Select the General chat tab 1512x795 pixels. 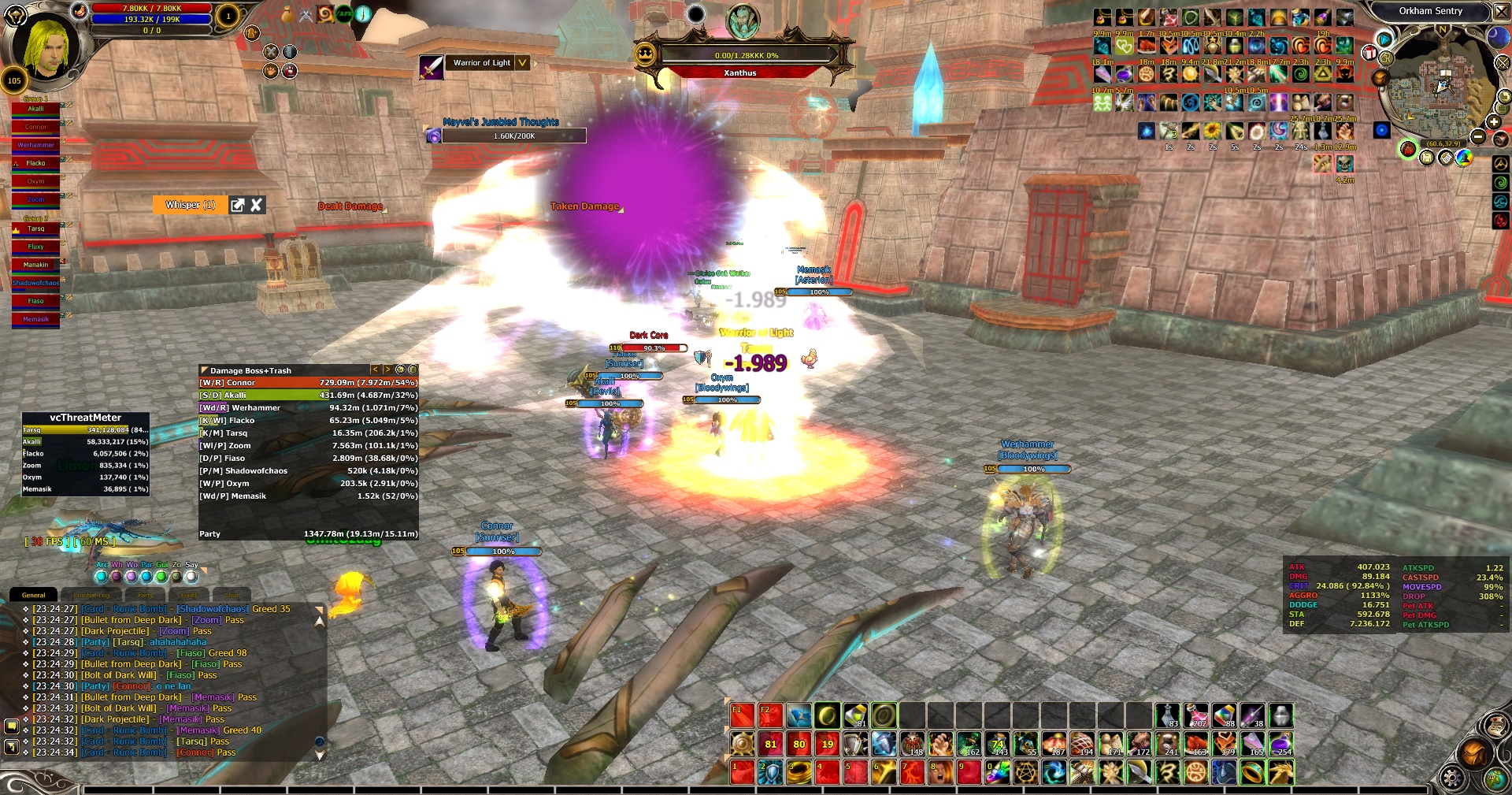pos(34,595)
